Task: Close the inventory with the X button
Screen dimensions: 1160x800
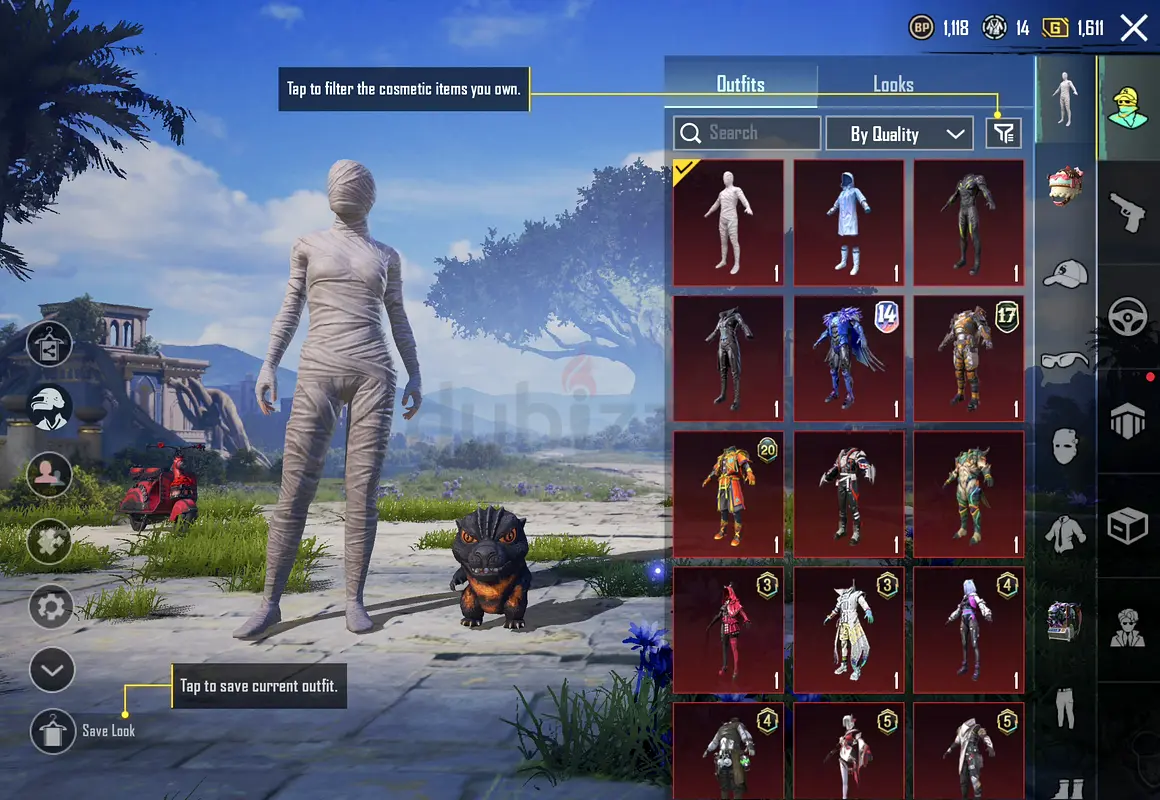Action: coord(1134,28)
